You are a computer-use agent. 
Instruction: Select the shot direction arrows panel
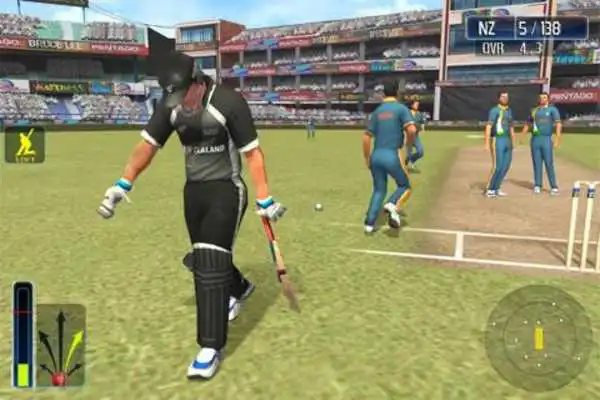point(60,346)
